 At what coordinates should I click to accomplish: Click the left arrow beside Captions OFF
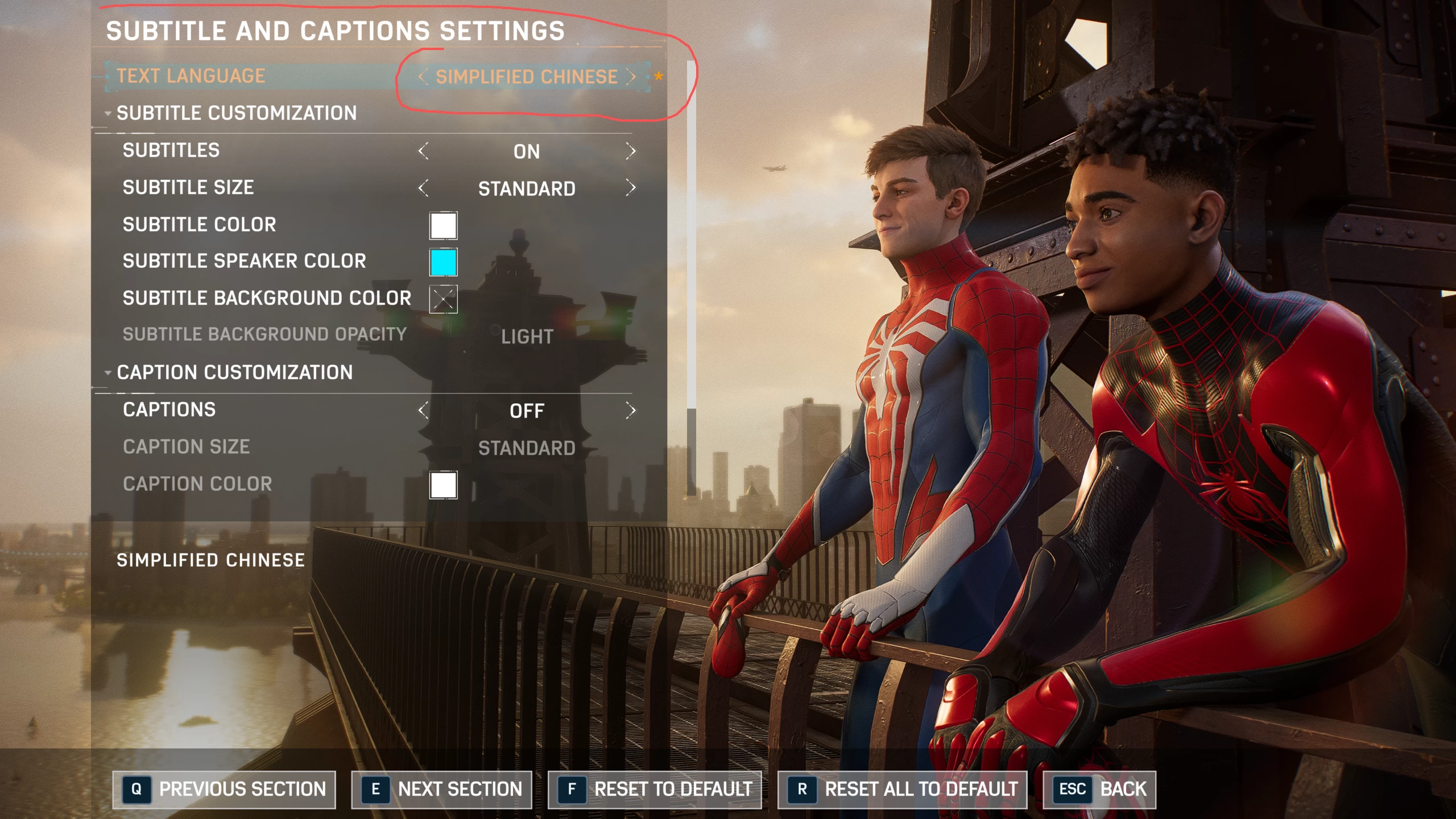click(423, 411)
